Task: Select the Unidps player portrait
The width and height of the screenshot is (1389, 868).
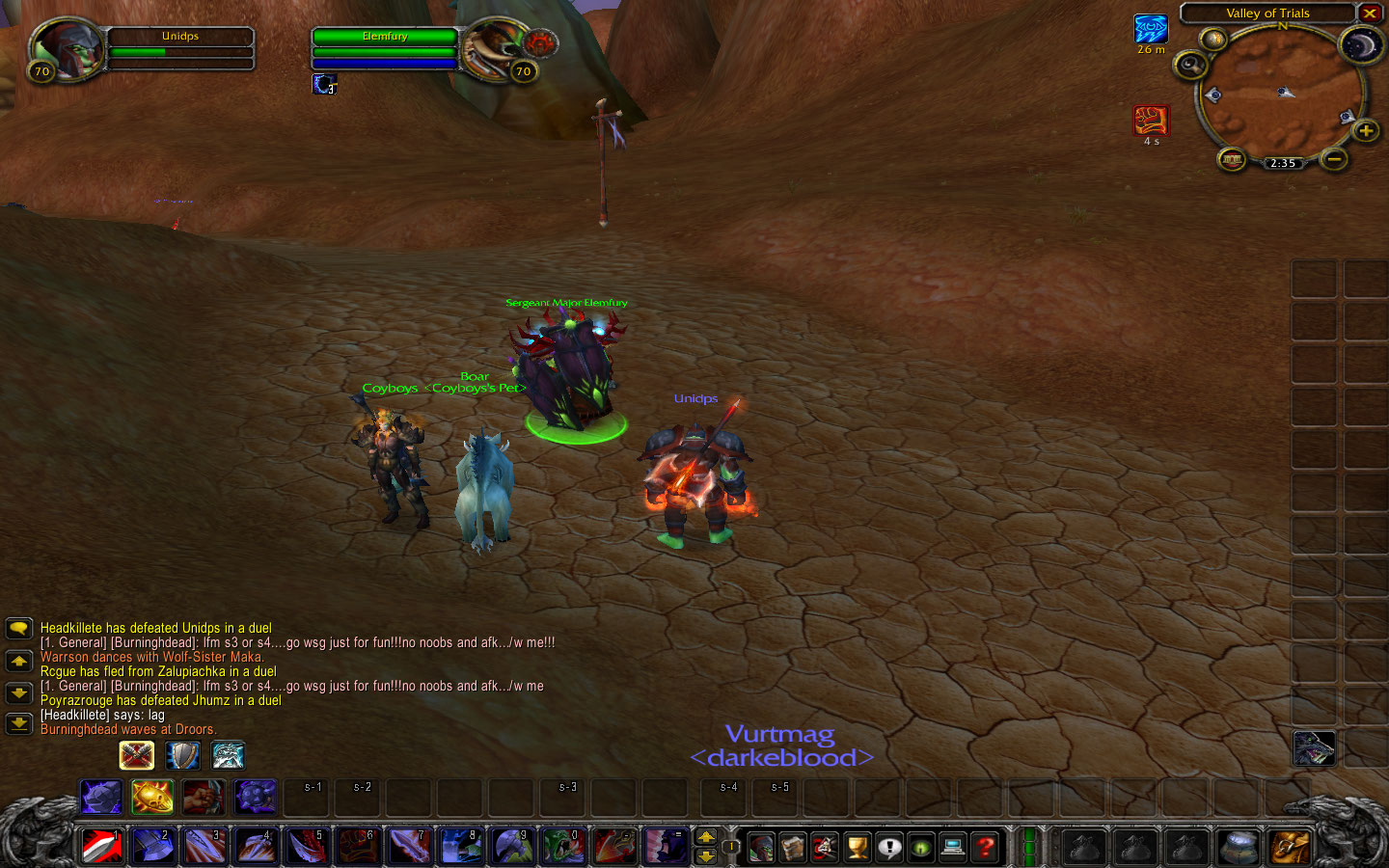Action: click(67, 48)
